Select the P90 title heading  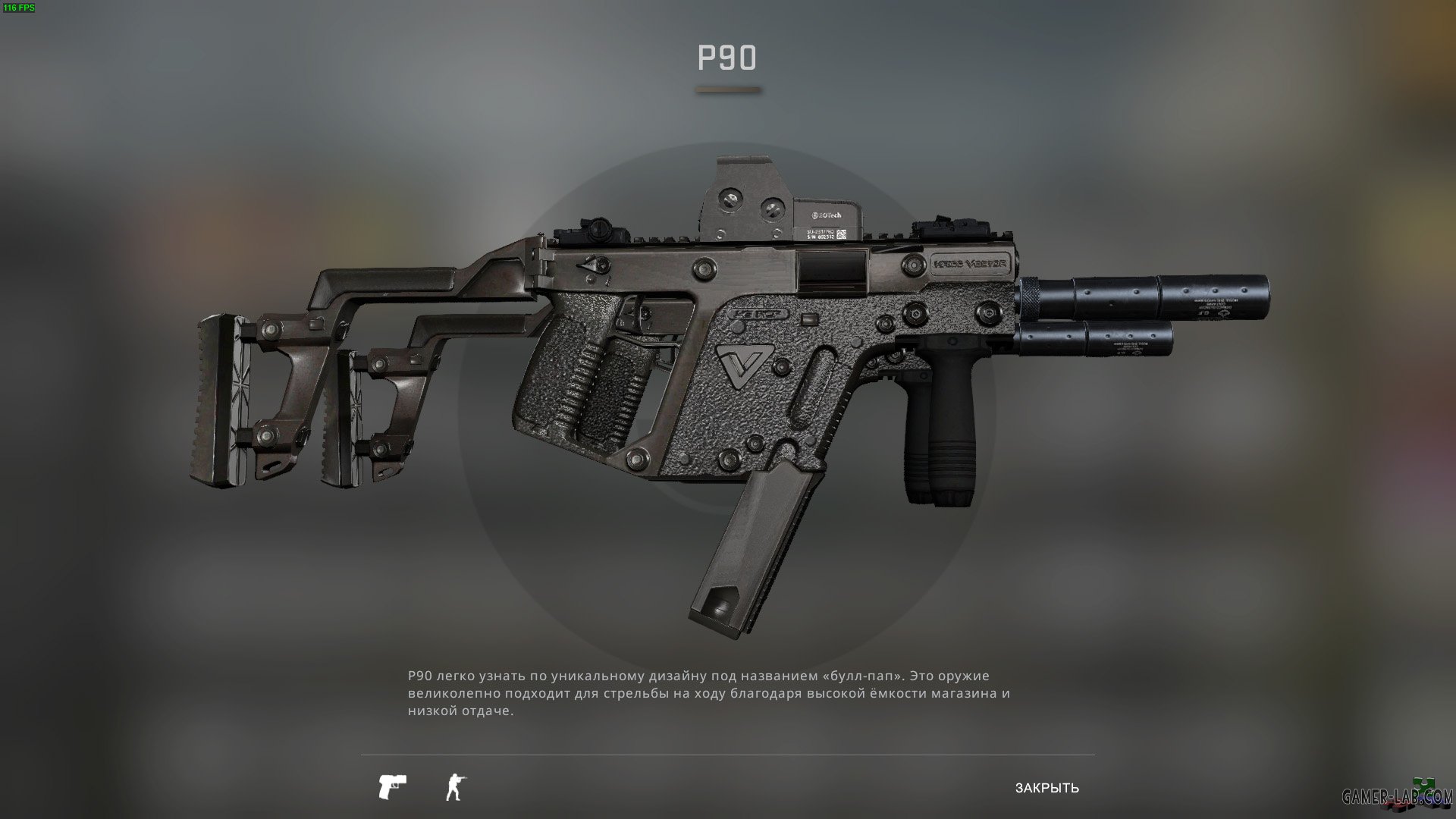click(x=727, y=56)
